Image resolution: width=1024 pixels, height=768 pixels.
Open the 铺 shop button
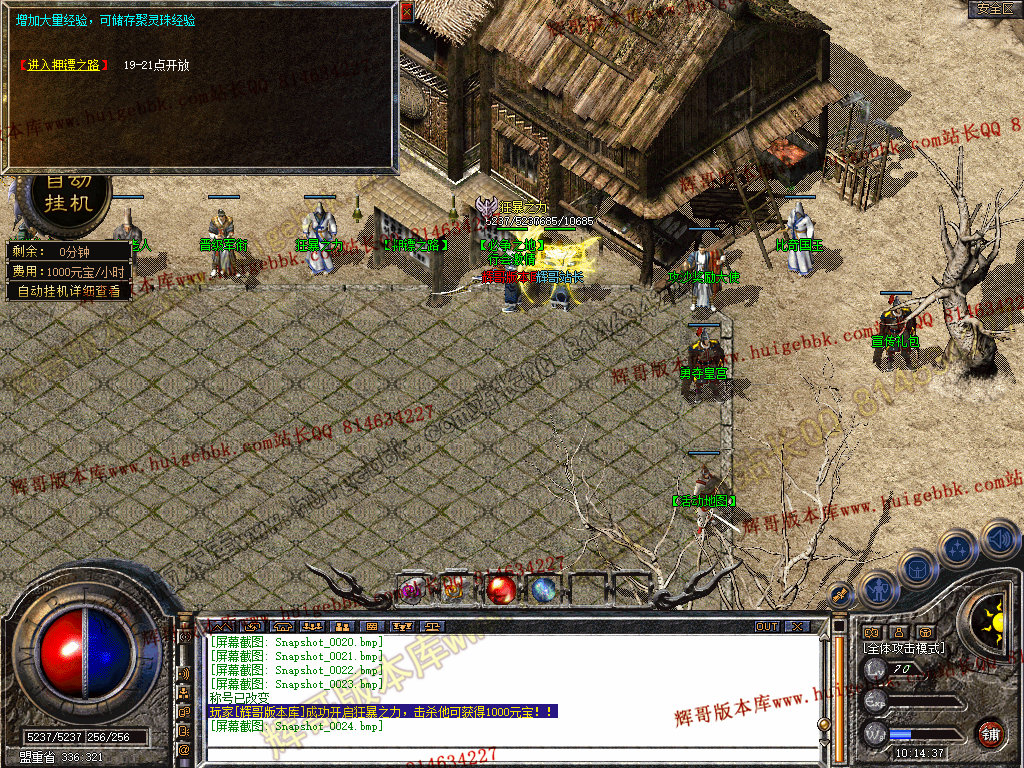tap(990, 732)
